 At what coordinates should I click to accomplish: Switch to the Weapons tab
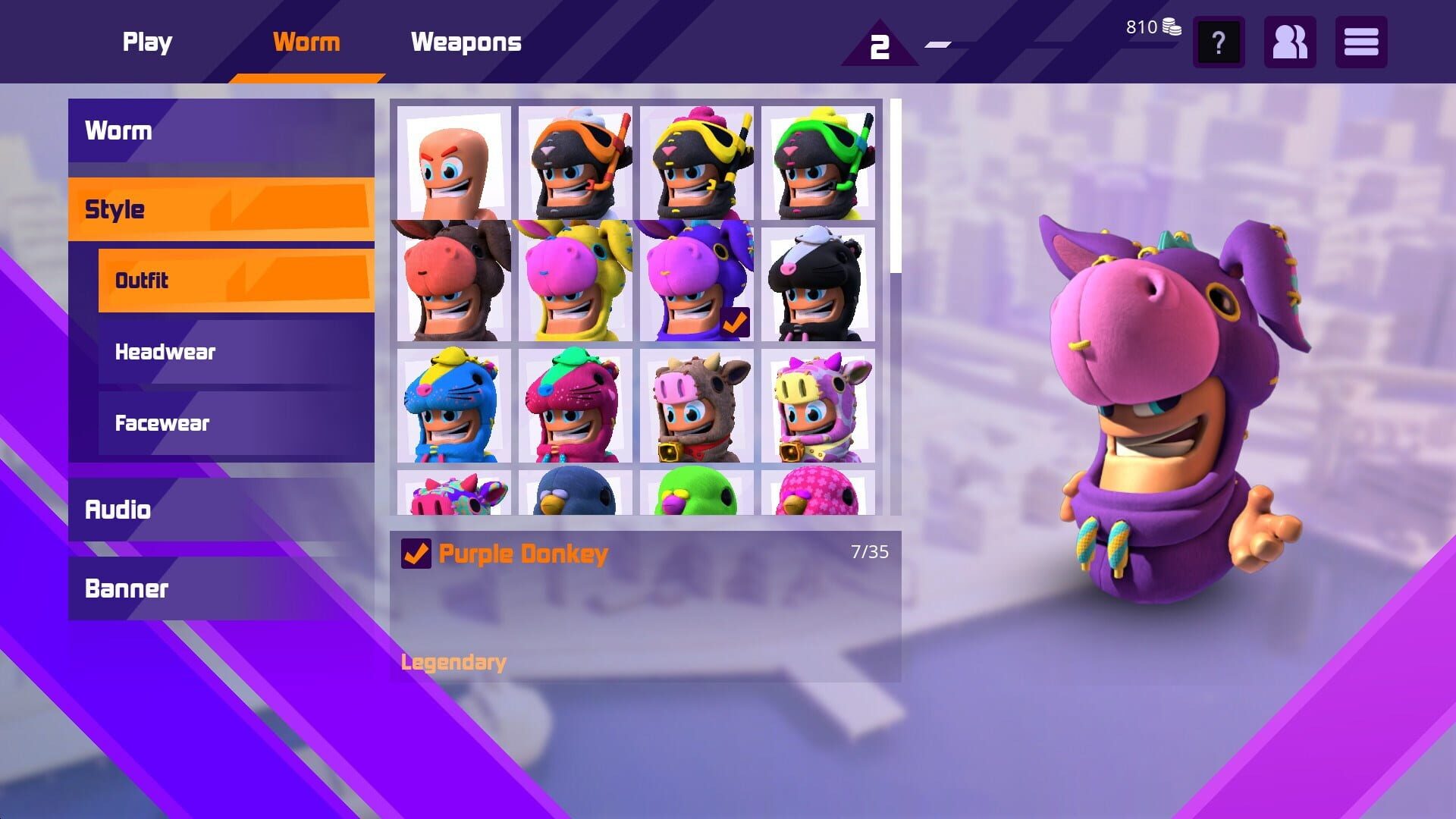point(466,42)
